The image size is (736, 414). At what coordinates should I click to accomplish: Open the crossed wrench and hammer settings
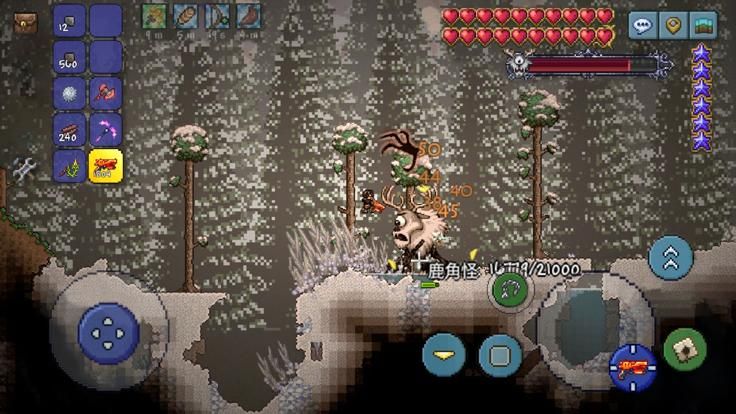pyautogui.click(x=24, y=167)
